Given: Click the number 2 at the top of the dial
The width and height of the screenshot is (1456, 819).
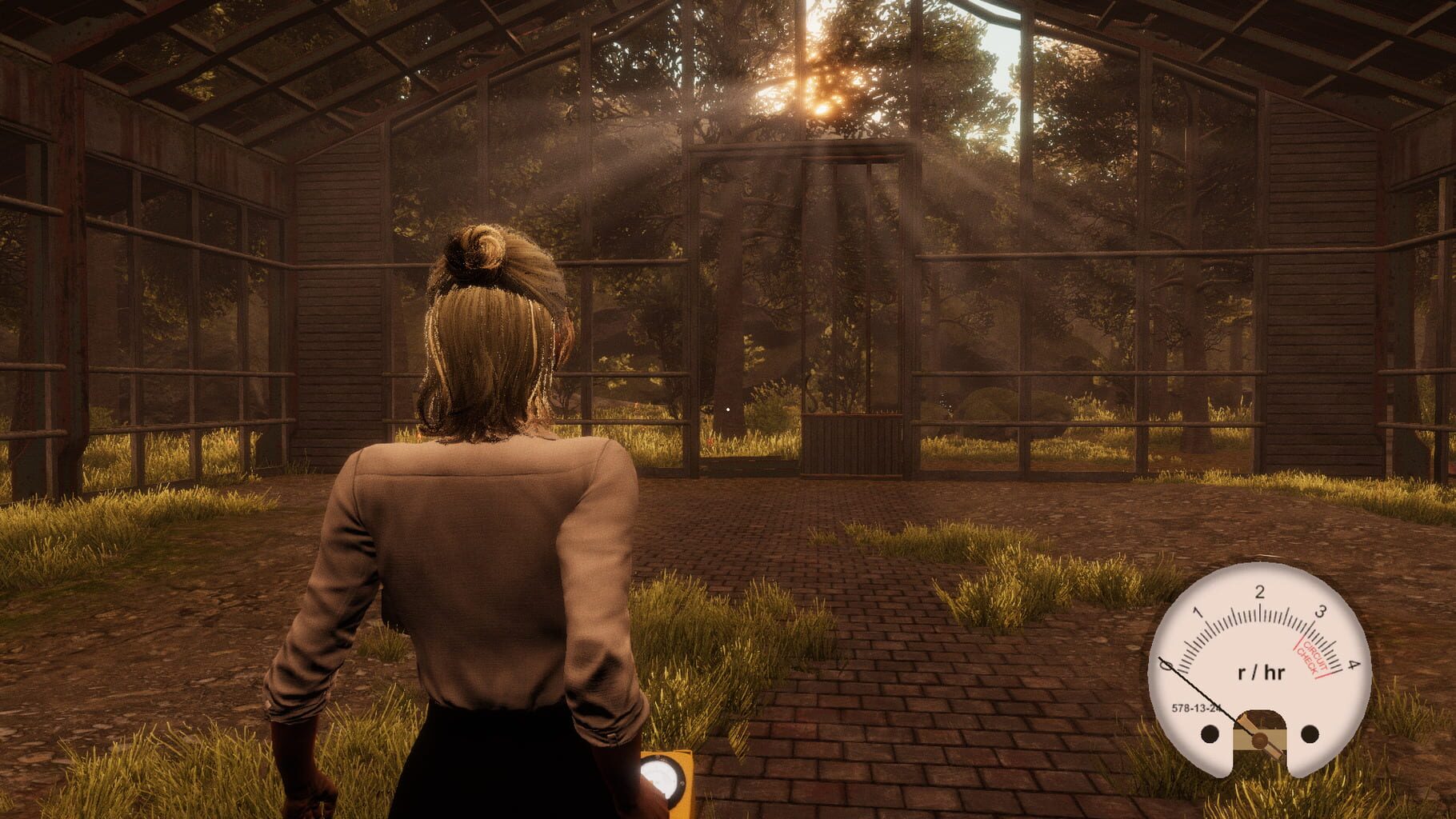Looking at the screenshot, I should (x=1261, y=593).
